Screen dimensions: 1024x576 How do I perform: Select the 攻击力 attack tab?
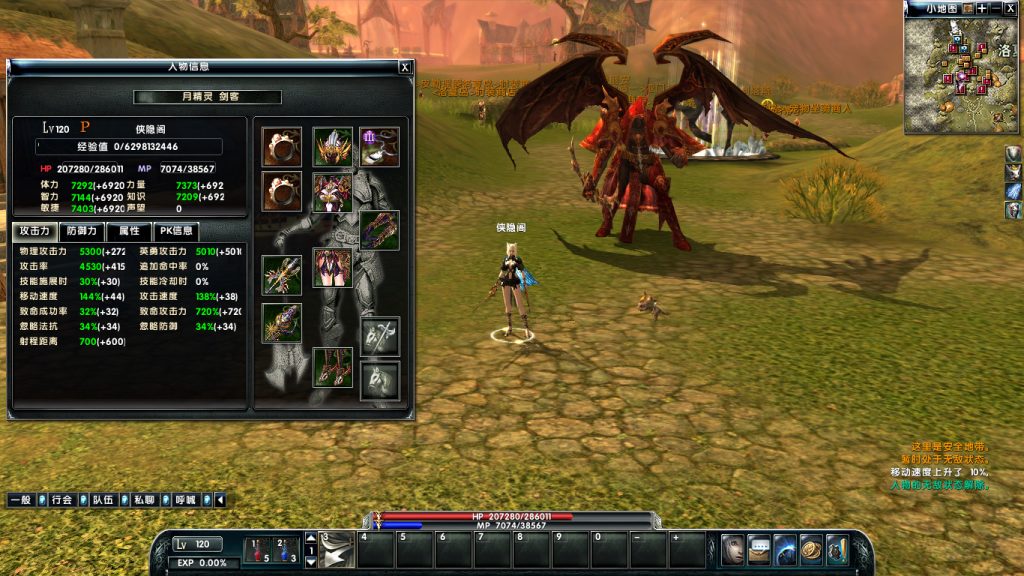pyautogui.click(x=35, y=231)
